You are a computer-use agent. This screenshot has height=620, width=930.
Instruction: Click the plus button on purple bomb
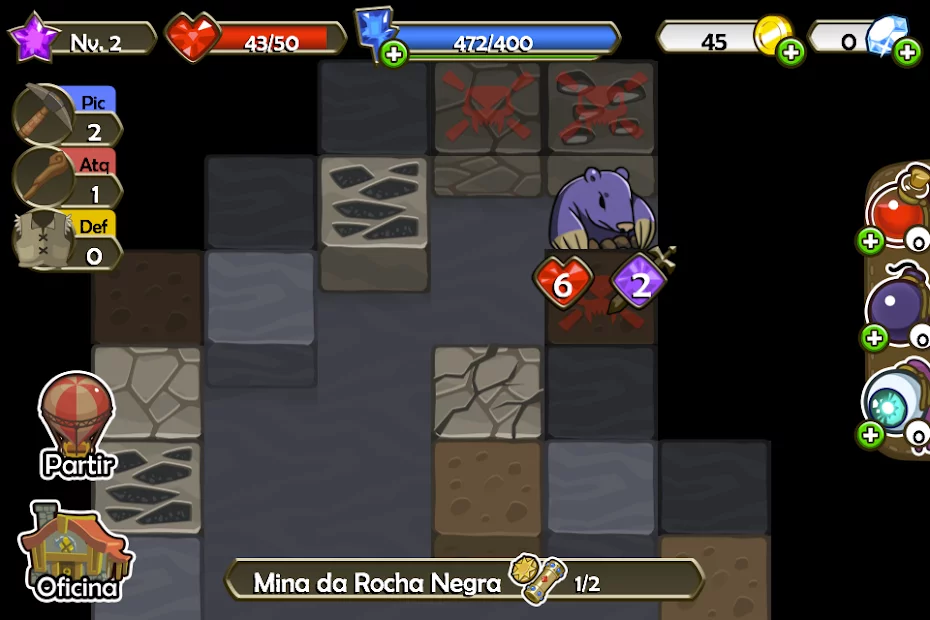[874, 337]
